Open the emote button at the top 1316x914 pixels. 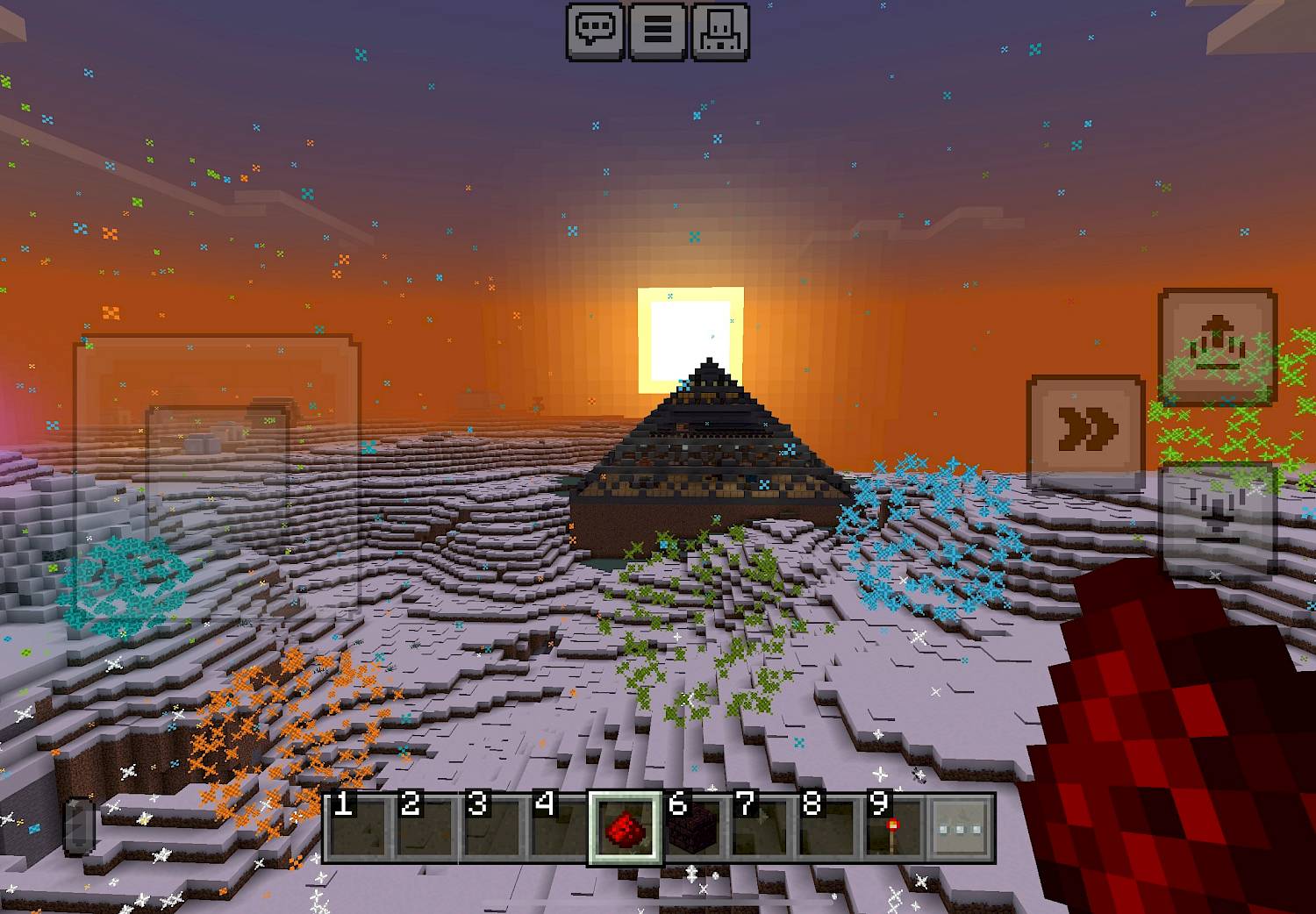(x=720, y=32)
